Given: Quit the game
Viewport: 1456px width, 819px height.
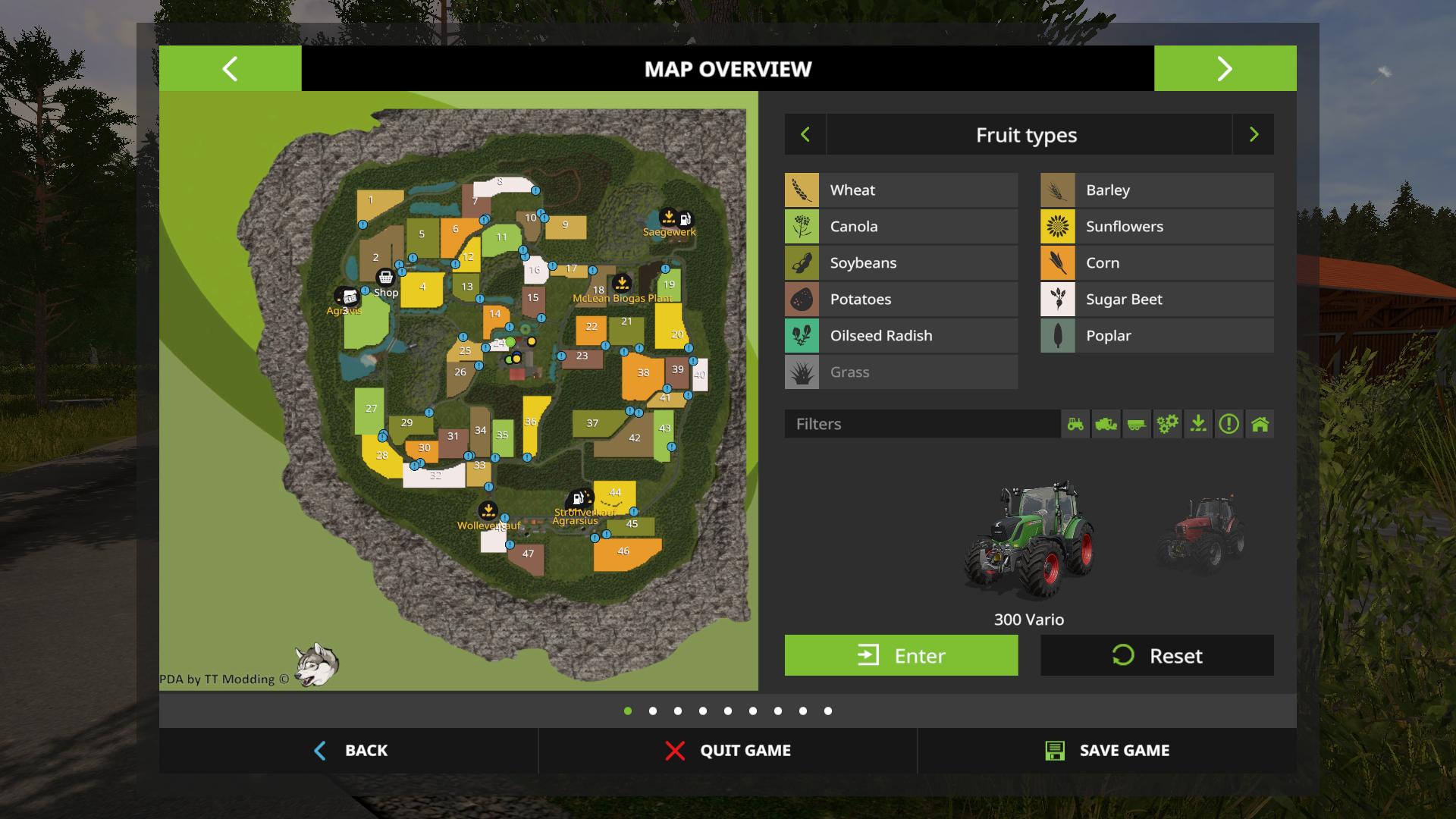Looking at the screenshot, I should coord(728,751).
